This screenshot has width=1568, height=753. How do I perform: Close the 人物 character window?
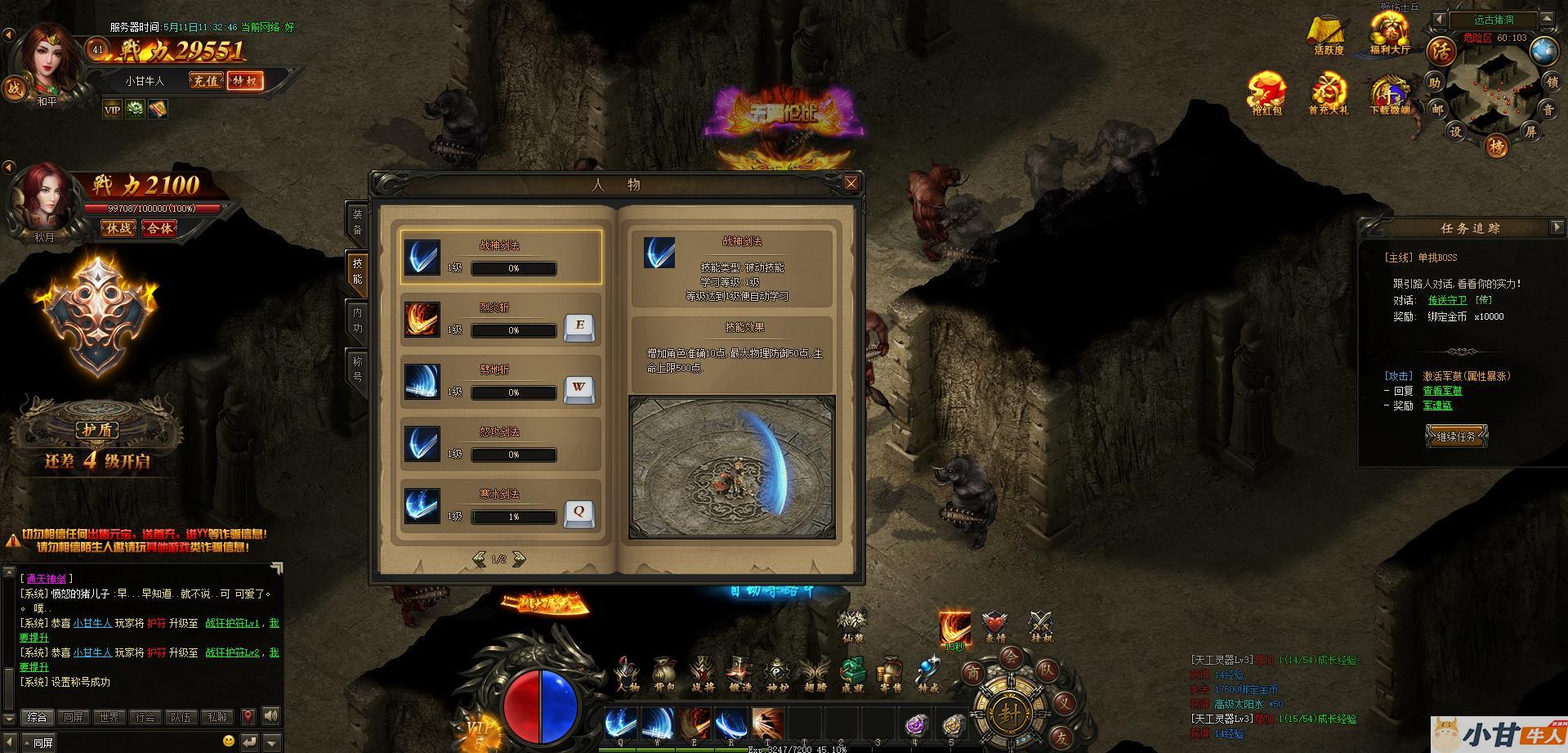851,183
